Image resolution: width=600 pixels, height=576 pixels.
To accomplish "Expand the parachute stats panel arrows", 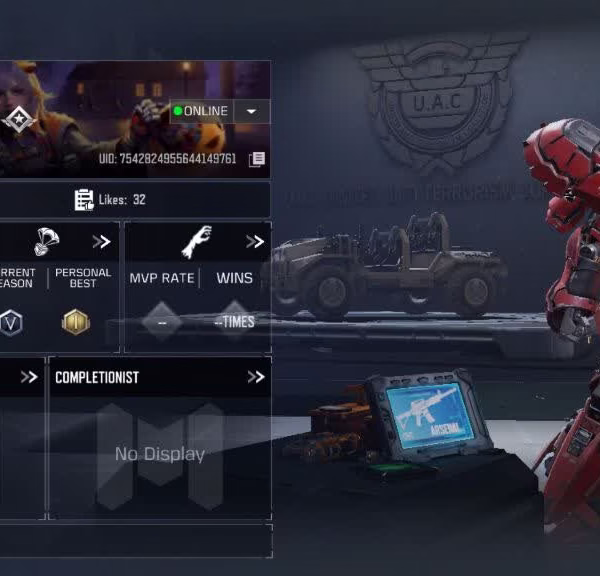I will click(x=101, y=242).
